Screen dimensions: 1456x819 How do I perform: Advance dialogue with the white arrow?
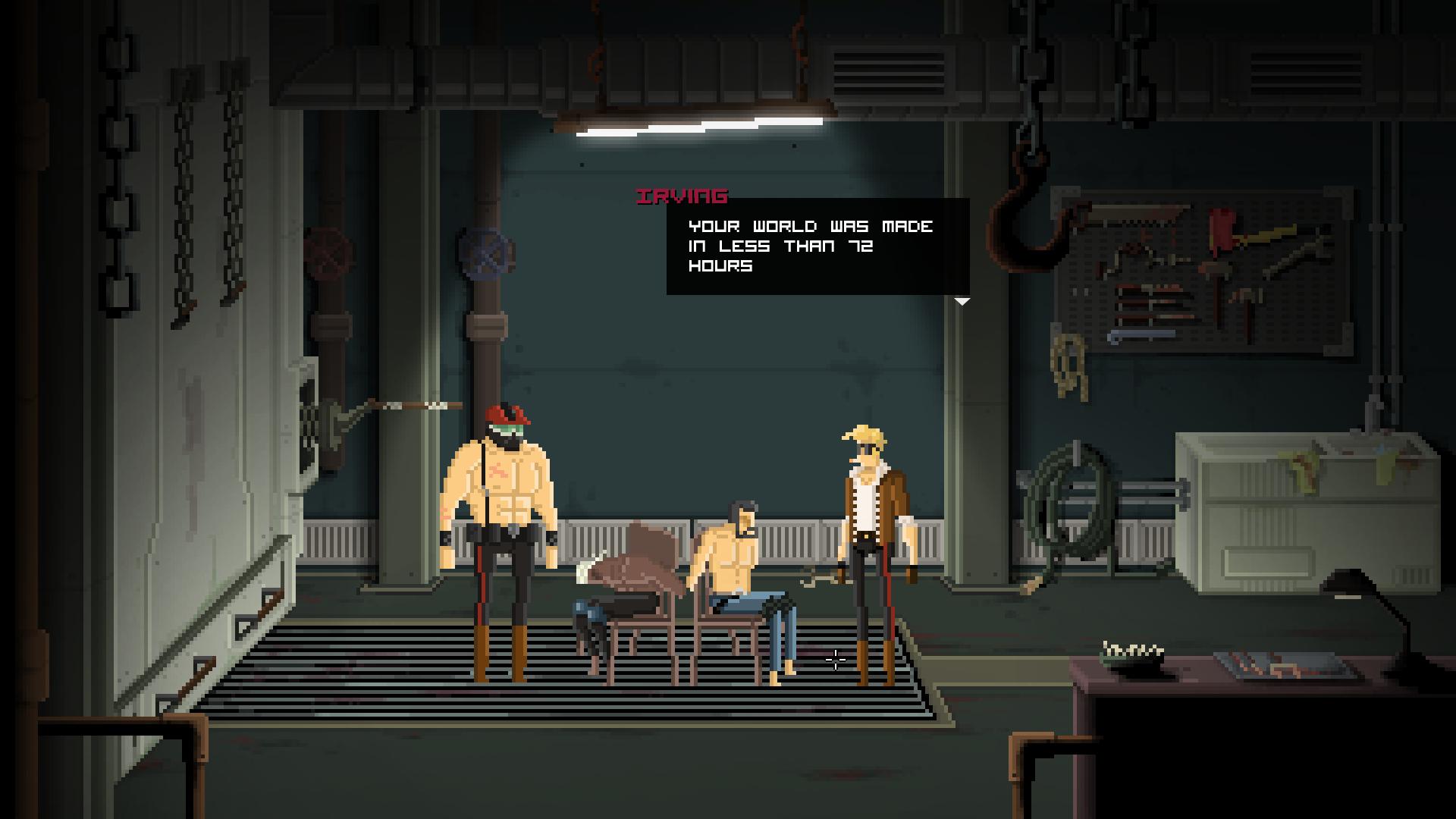point(962,302)
